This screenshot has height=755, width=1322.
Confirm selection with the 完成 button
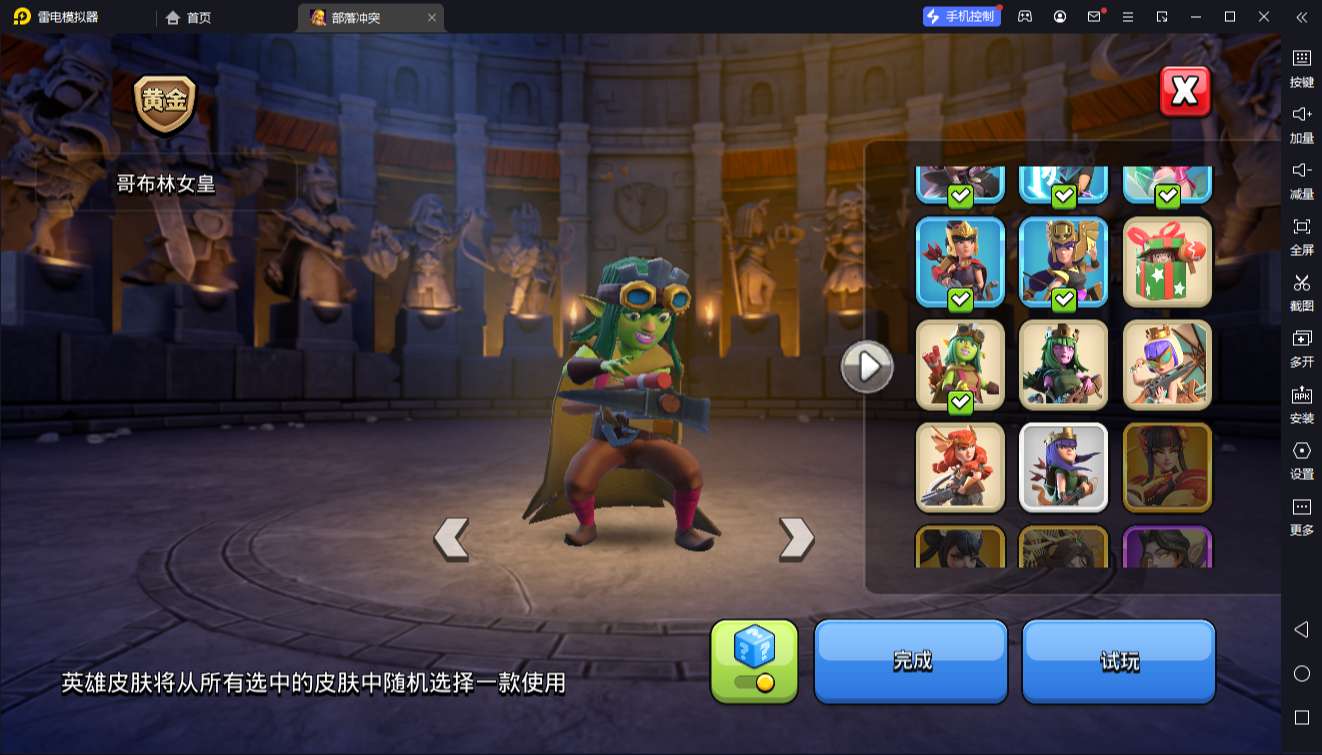click(x=910, y=660)
